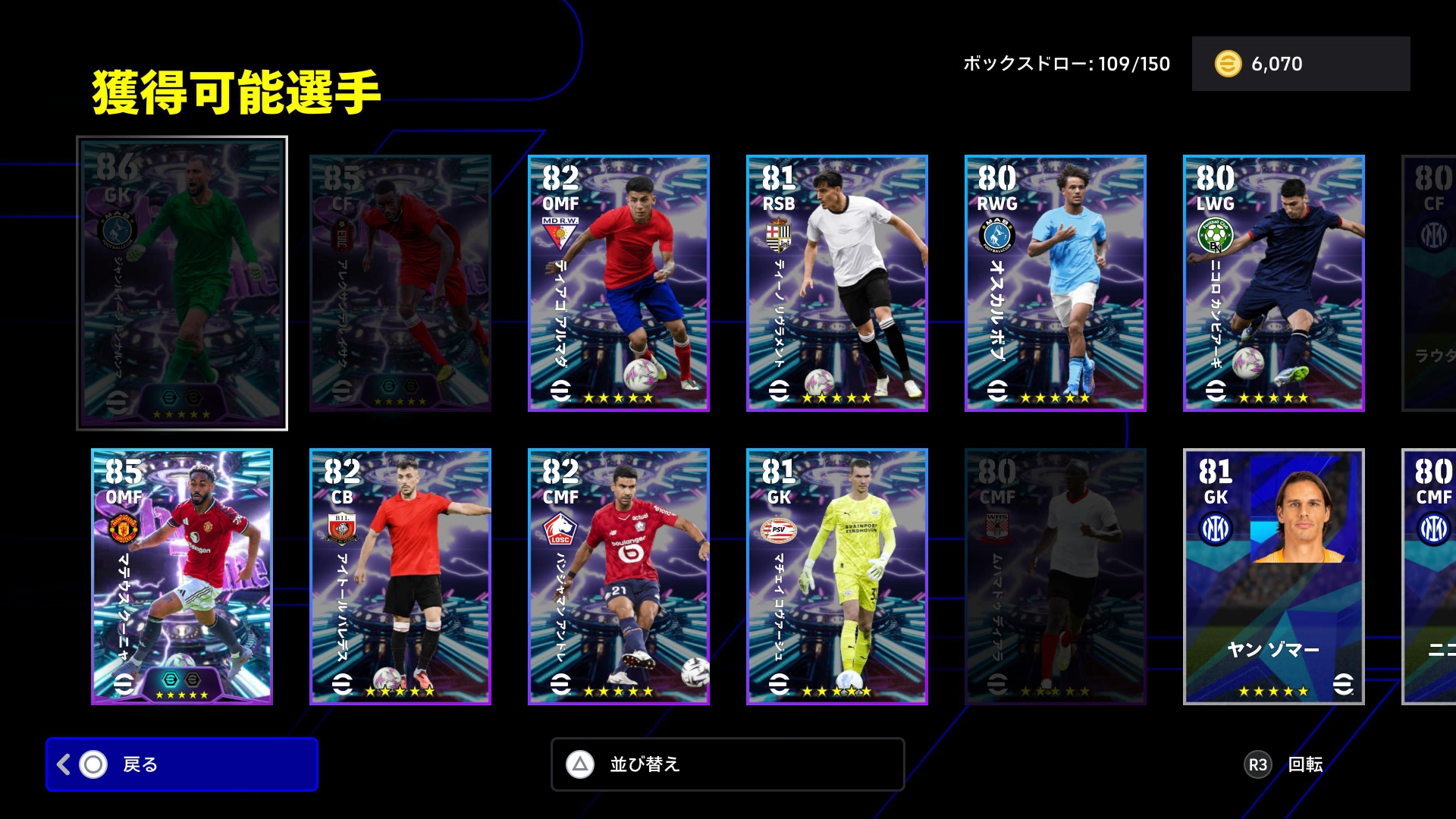Open the 並び替え sort options

click(x=727, y=764)
